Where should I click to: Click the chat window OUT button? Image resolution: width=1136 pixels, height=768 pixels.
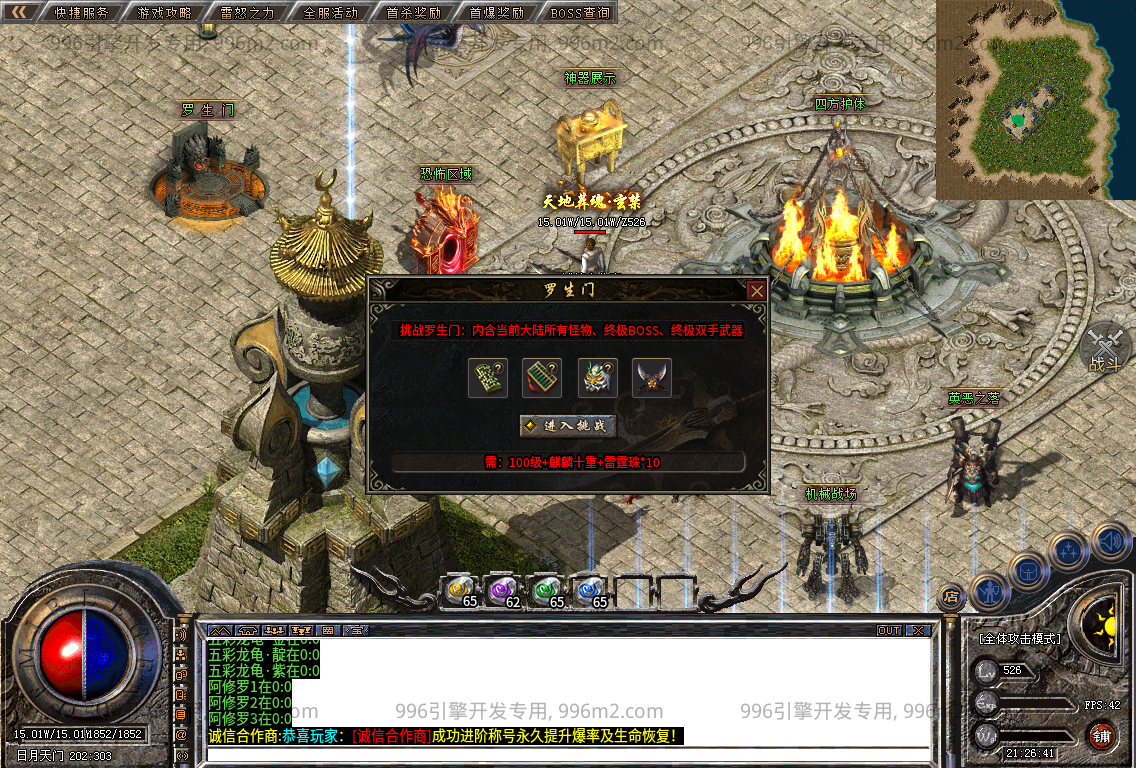click(889, 631)
